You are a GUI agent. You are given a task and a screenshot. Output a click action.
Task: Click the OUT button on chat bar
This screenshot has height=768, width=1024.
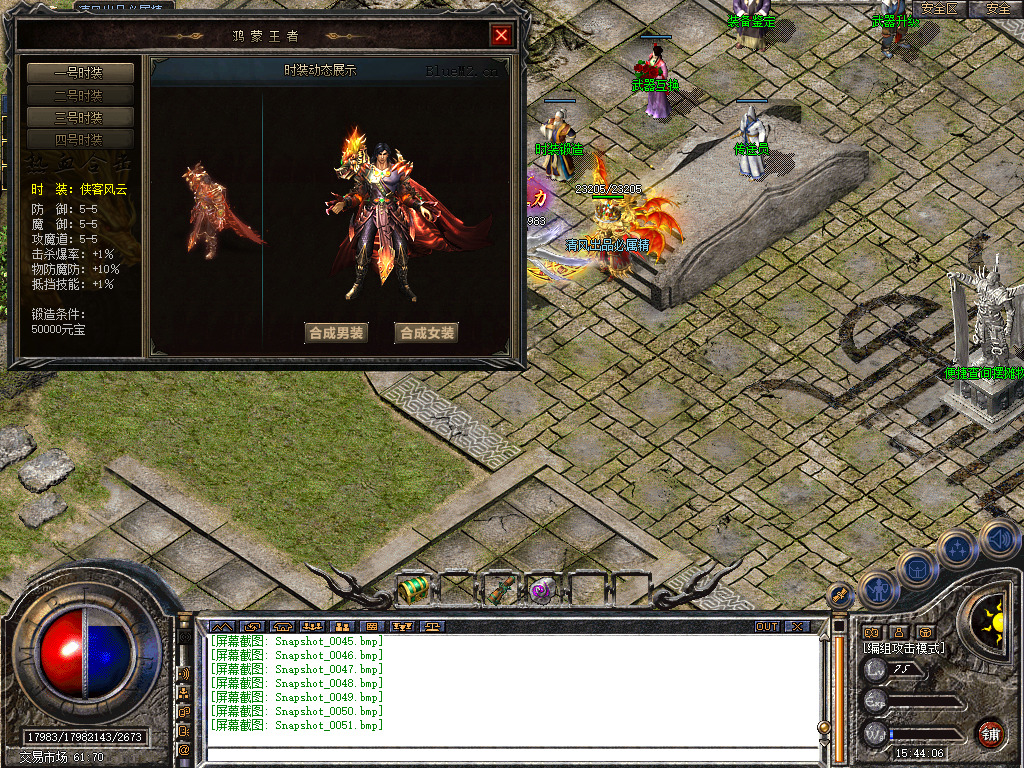767,627
